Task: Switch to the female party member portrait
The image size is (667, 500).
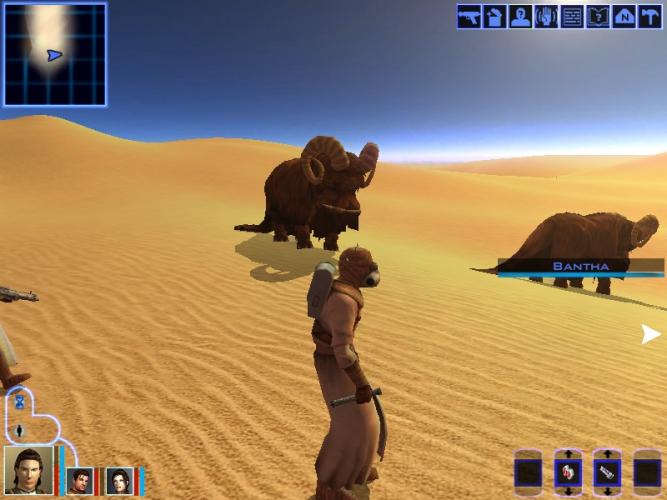Action: point(119,481)
